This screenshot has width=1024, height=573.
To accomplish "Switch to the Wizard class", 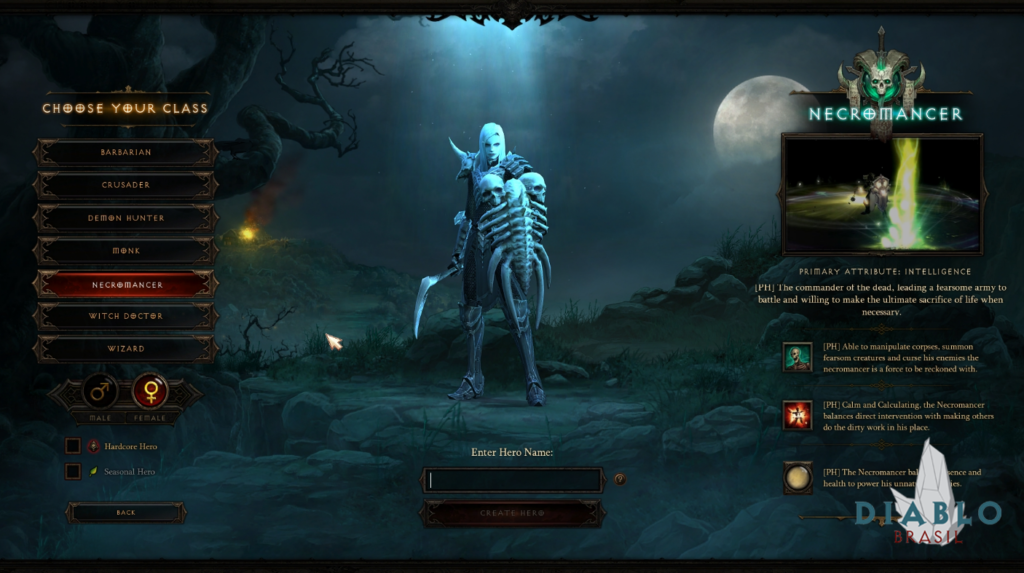I will (126, 349).
